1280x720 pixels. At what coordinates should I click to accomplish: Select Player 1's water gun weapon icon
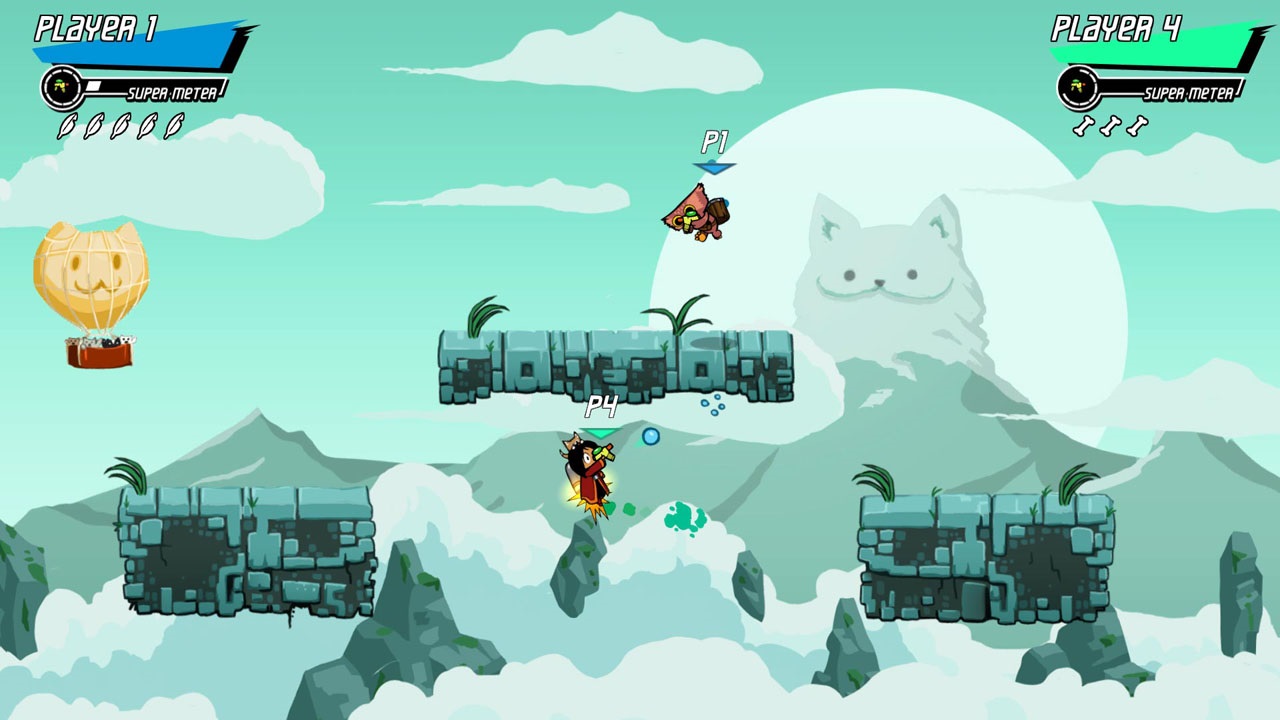[x=60, y=85]
